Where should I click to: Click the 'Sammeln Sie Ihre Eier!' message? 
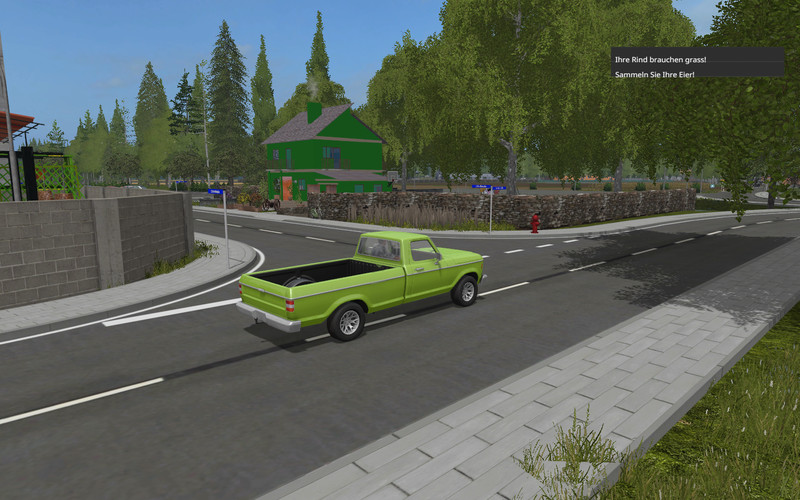point(655,74)
